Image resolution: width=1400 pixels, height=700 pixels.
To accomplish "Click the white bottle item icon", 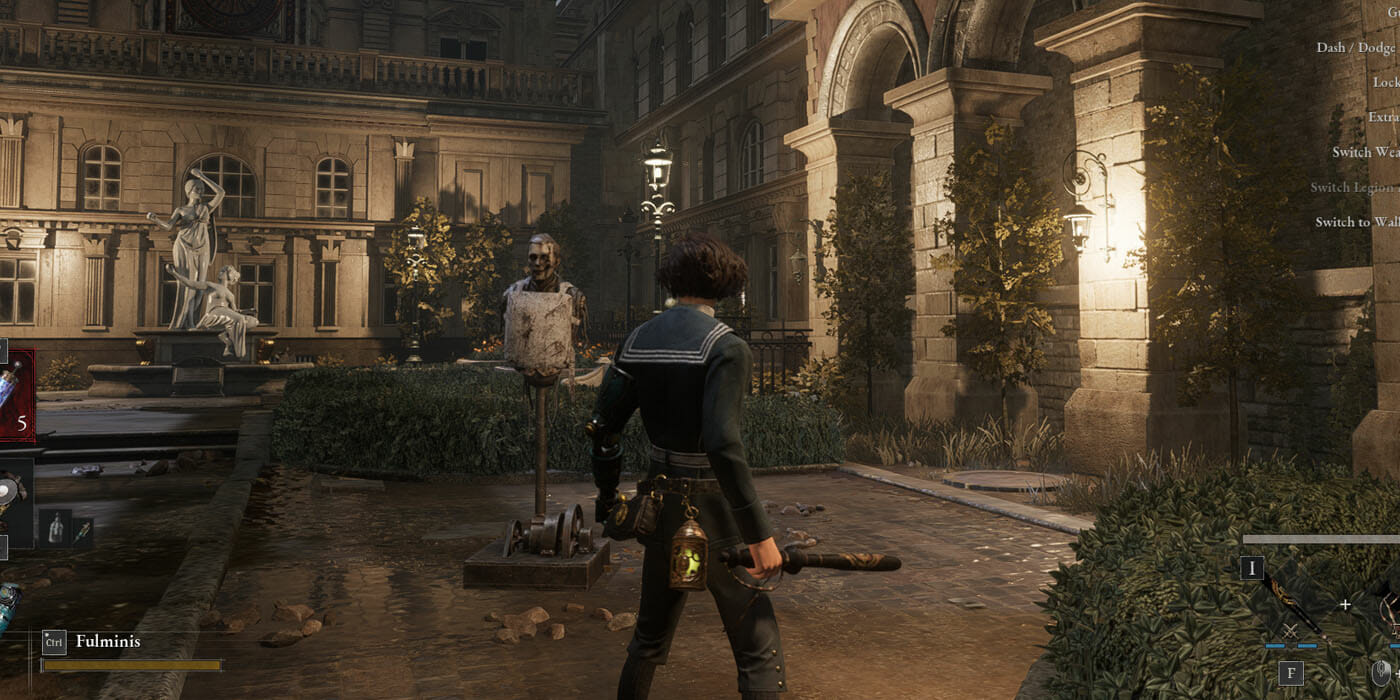I will 53,527.
